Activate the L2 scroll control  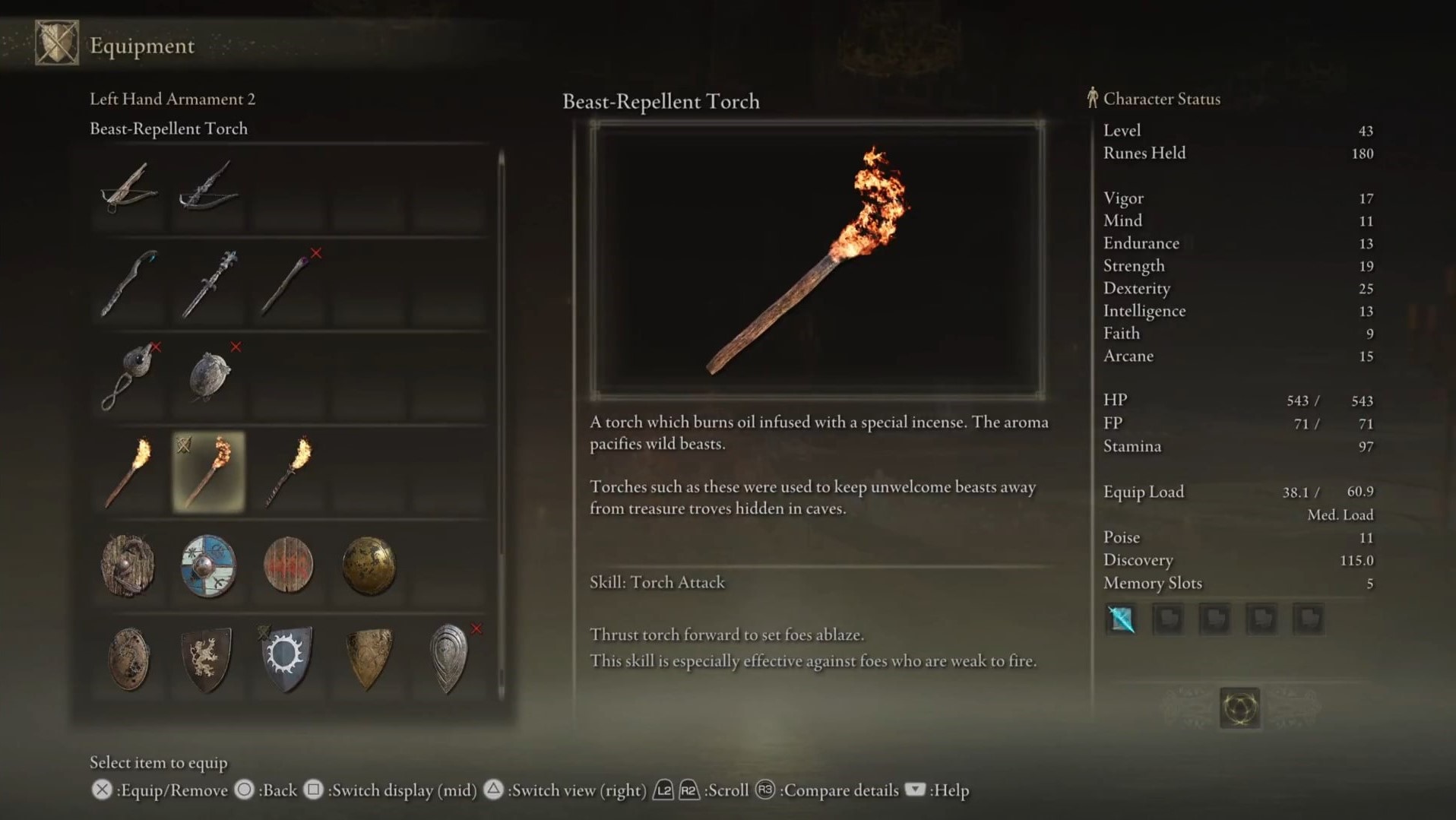point(663,790)
